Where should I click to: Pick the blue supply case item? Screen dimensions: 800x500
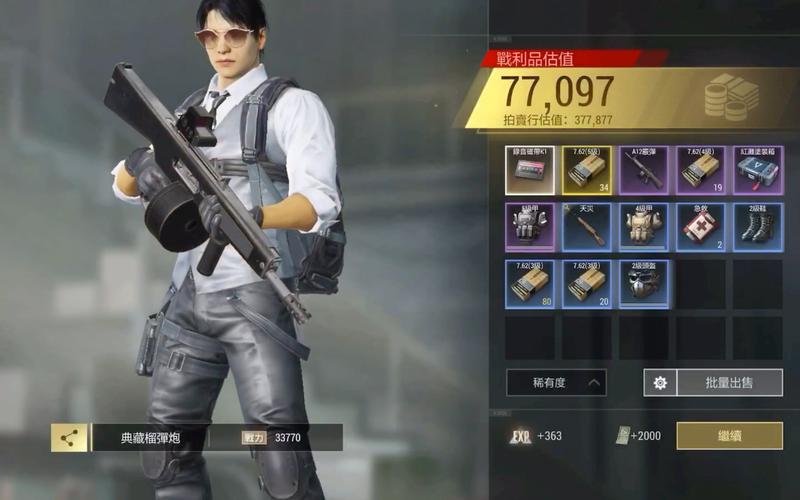point(758,170)
